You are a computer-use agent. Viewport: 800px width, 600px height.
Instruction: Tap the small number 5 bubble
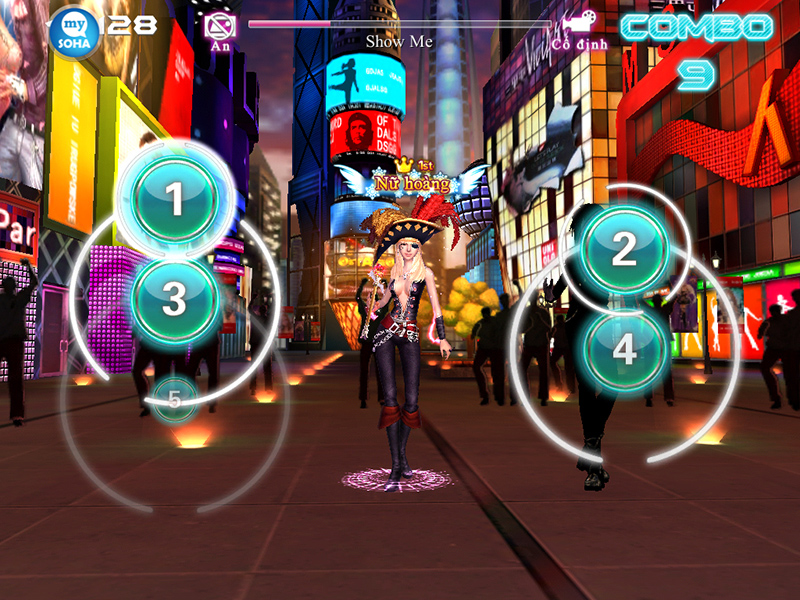coord(175,400)
